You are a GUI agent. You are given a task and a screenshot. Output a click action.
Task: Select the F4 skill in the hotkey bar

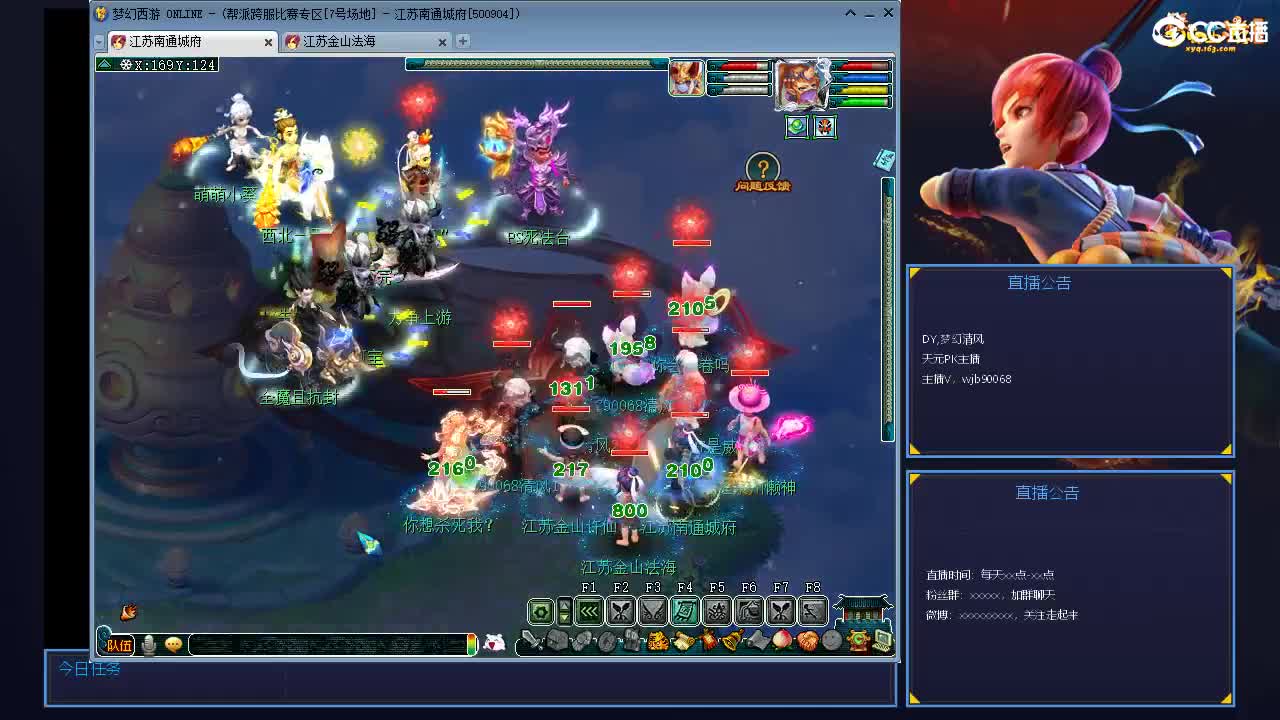click(685, 610)
